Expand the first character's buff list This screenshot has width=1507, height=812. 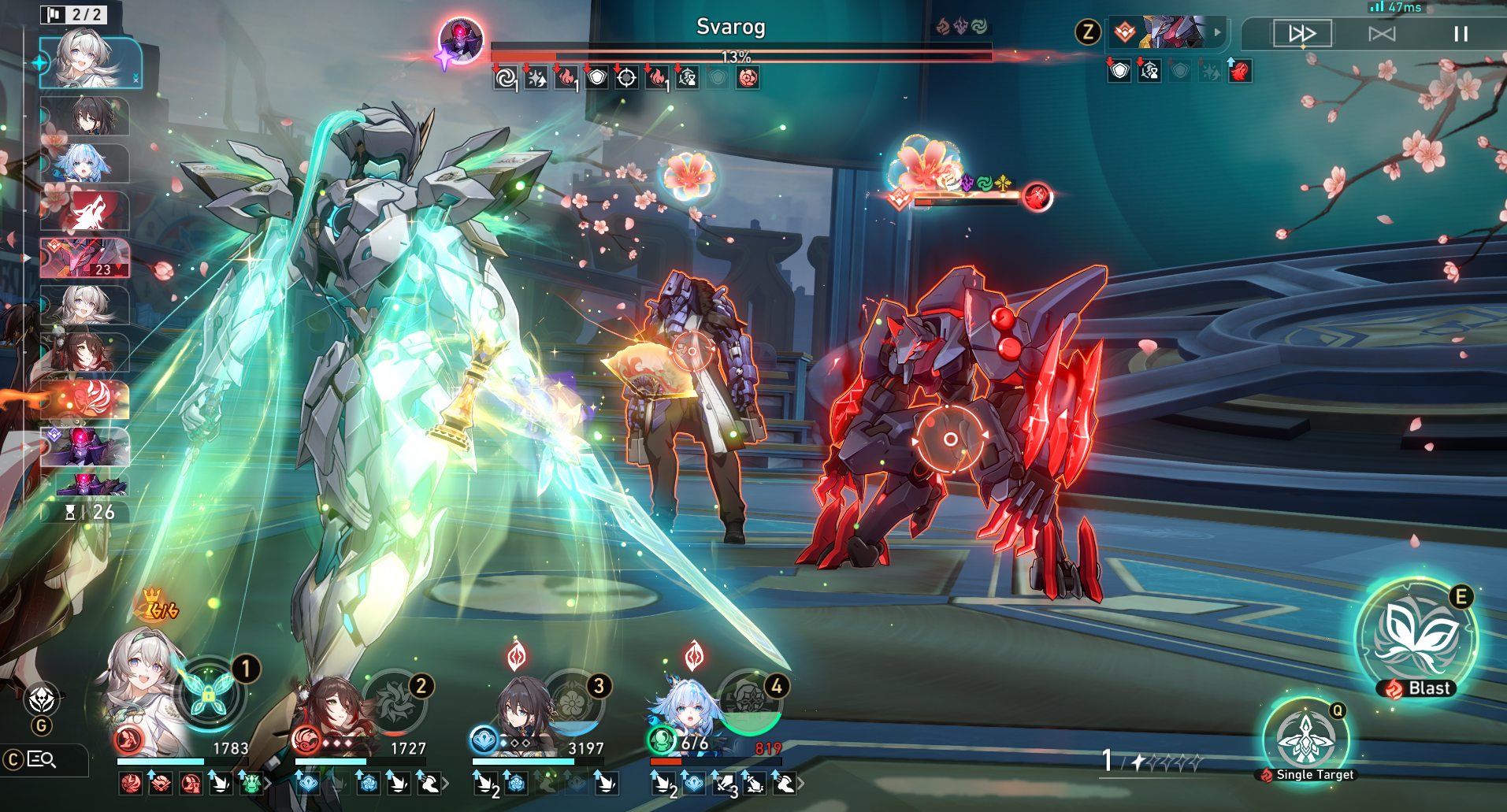[268, 784]
